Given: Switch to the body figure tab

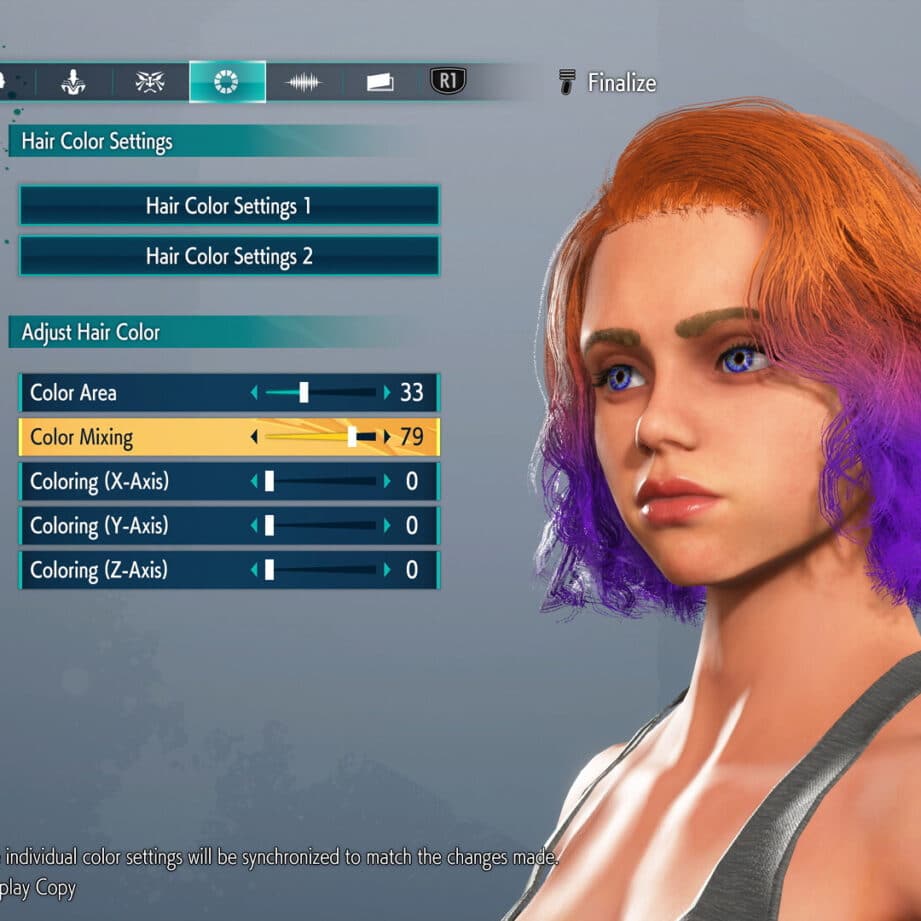Looking at the screenshot, I should pos(75,82).
